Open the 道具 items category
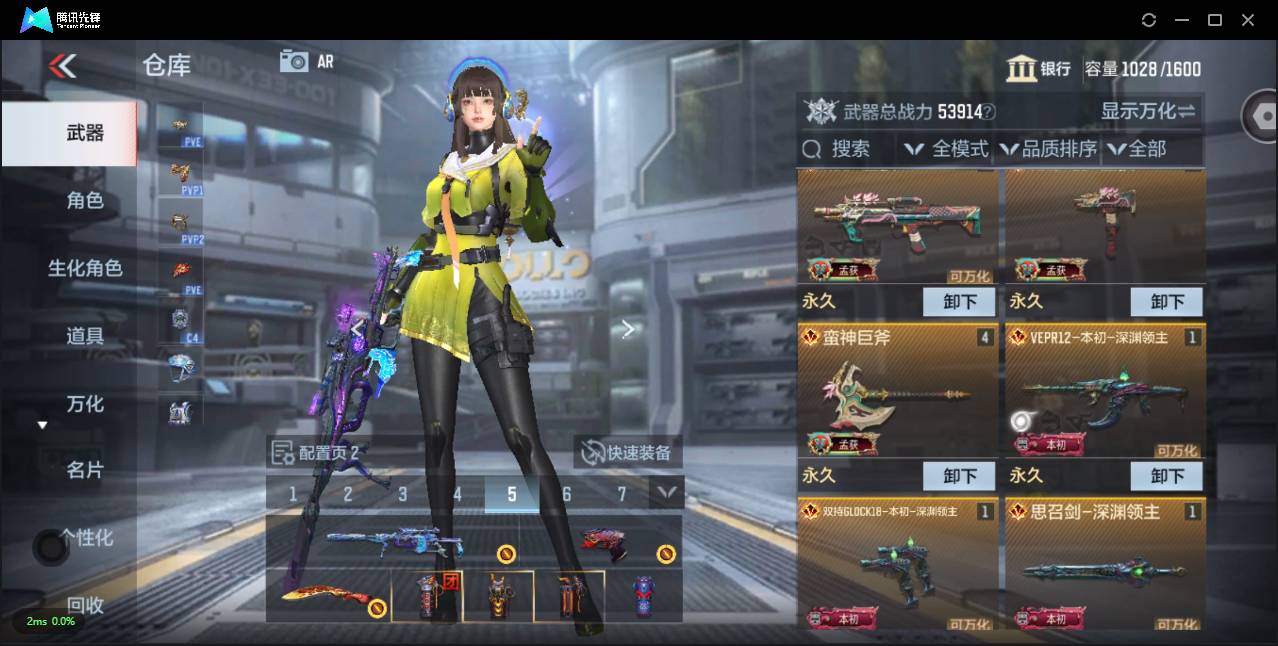 [84, 336]
